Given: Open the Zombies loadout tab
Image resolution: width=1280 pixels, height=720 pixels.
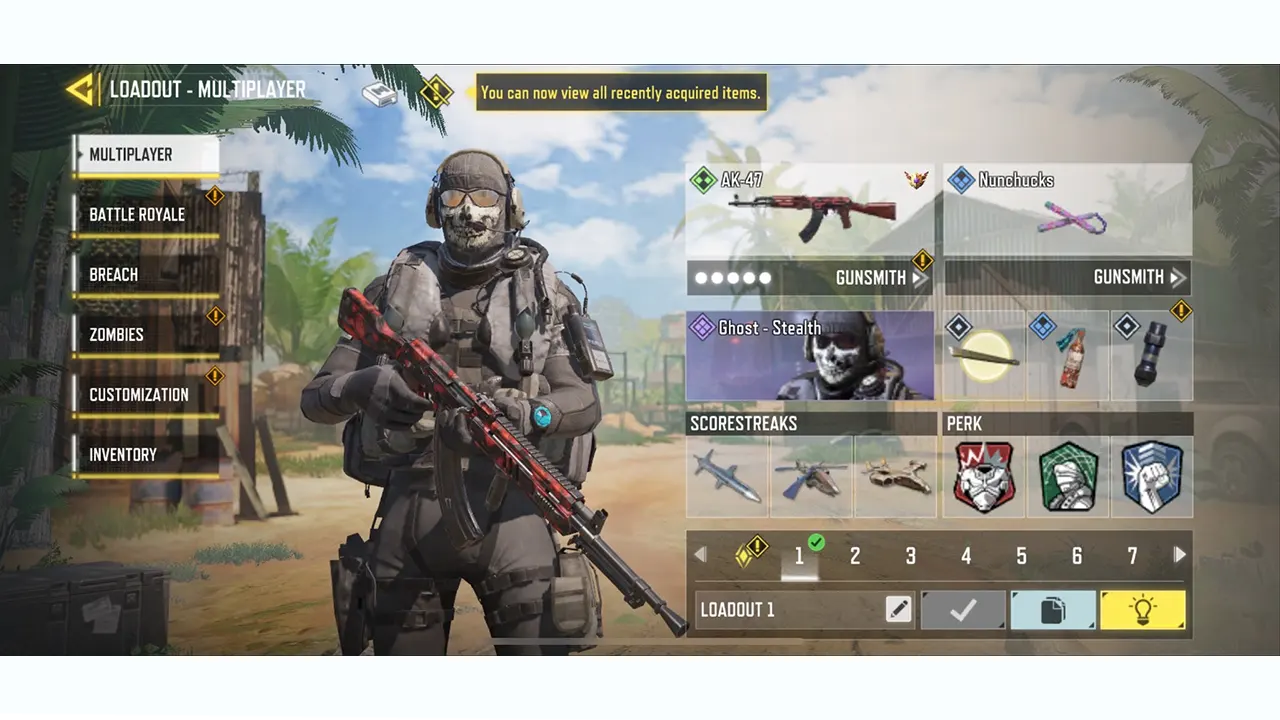Looking at the screenshot, I should click(x=115, y=334).
